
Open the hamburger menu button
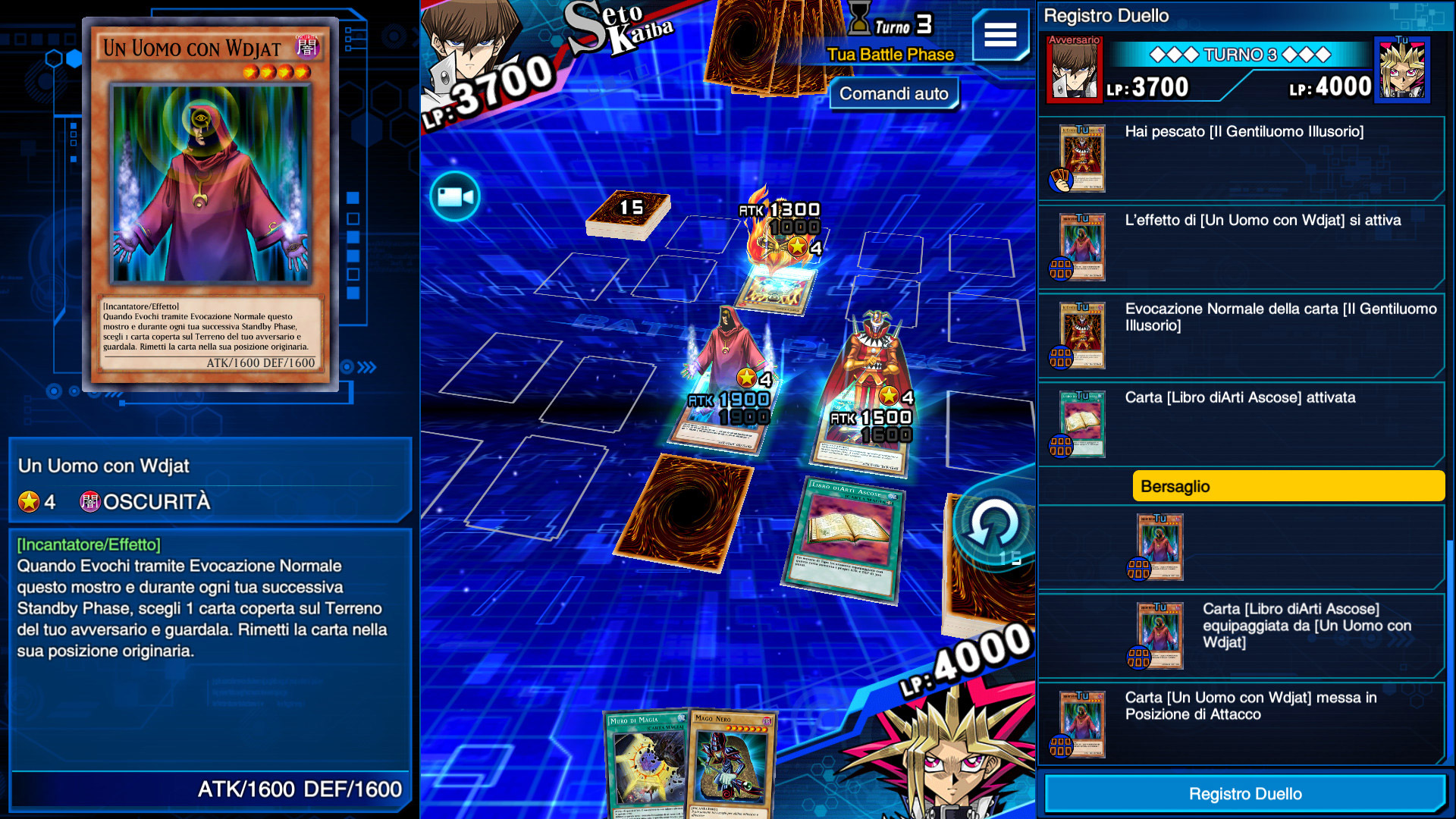1000,35
